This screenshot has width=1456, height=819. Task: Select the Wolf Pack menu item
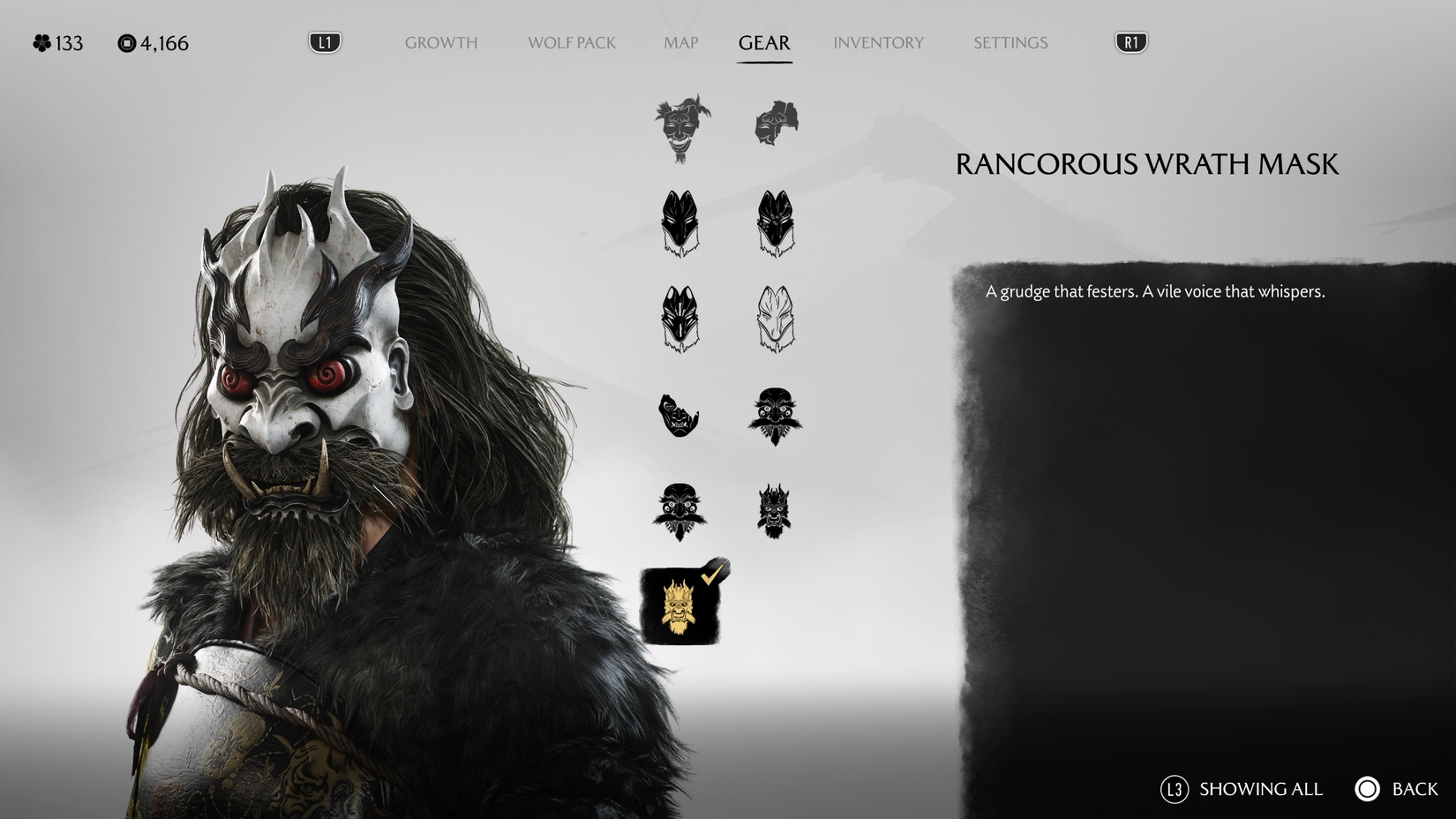(x=572, y=42)
